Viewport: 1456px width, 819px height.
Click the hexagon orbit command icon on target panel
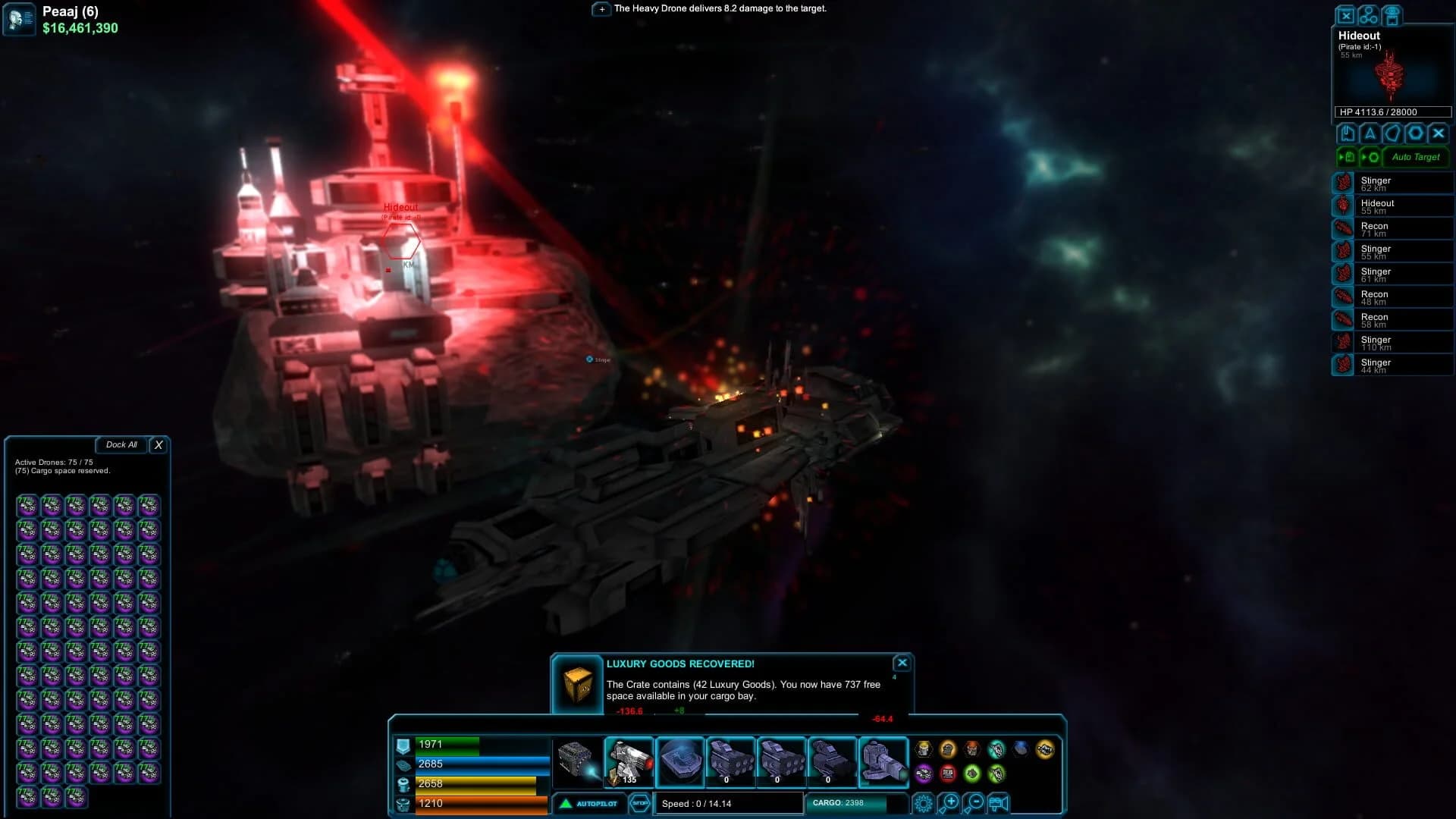1415,133
